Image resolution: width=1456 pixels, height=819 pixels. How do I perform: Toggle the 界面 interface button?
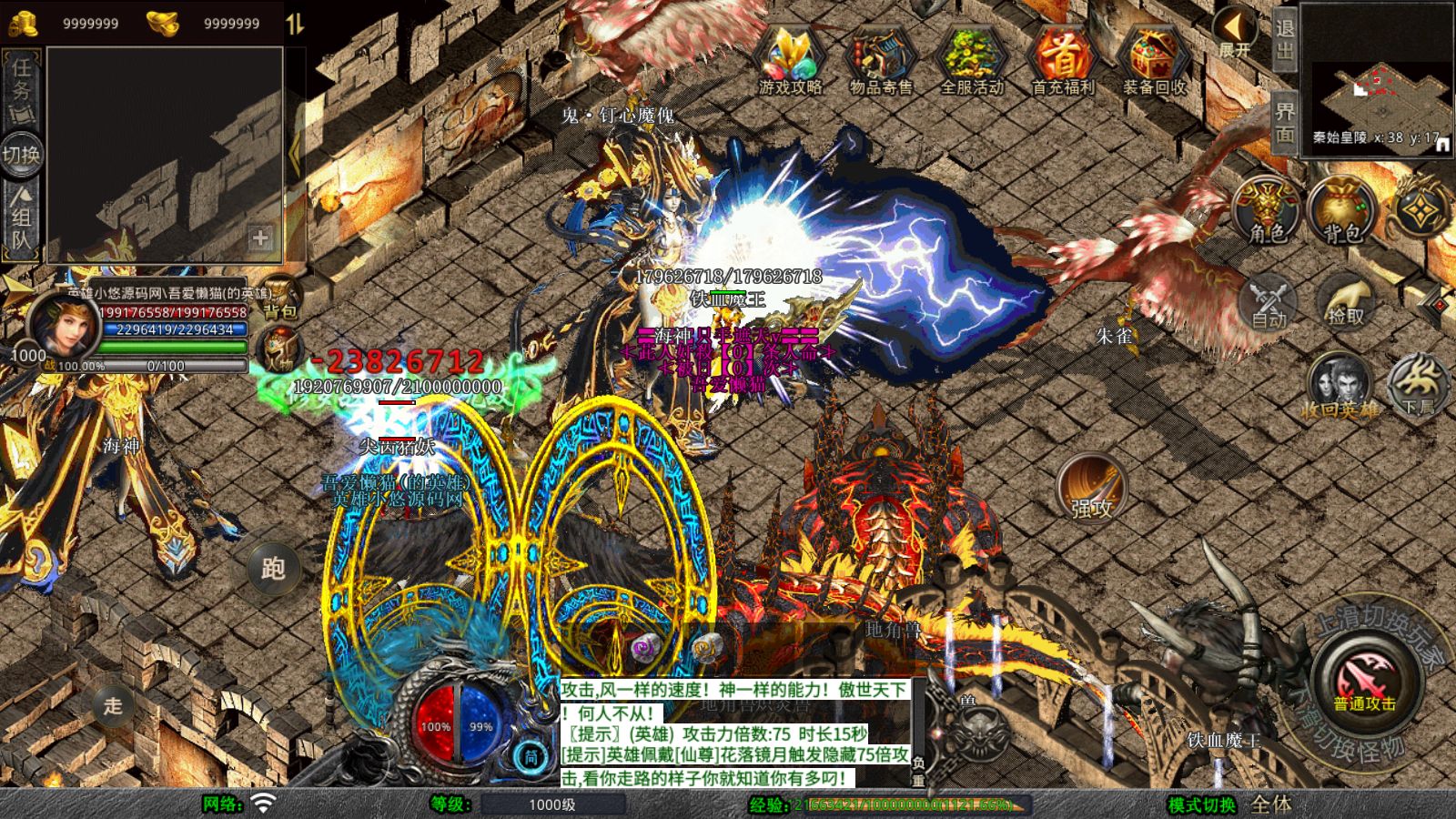coord(1284,122)
